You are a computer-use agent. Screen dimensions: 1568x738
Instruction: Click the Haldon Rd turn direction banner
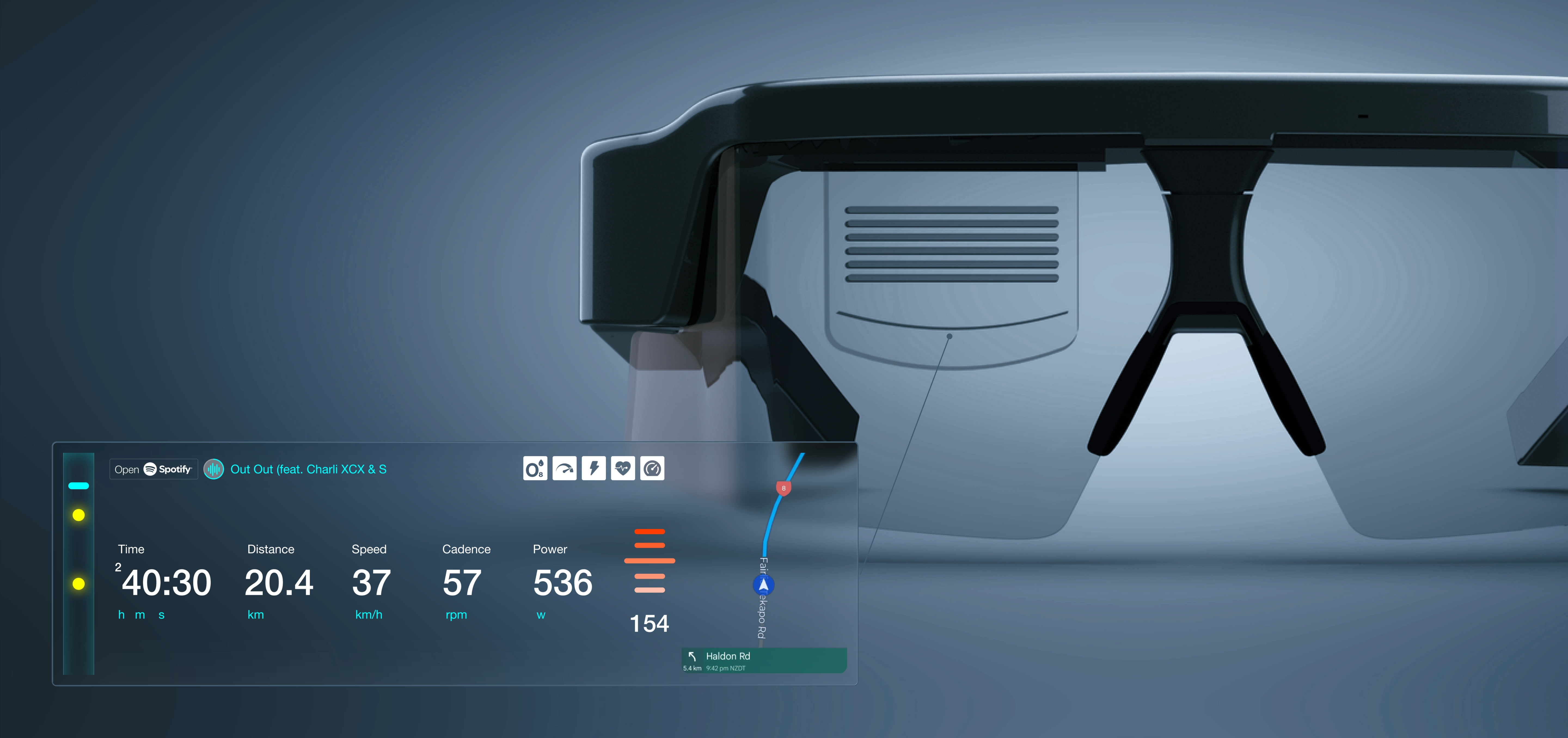pyautogui.click(x=764, y=660)
